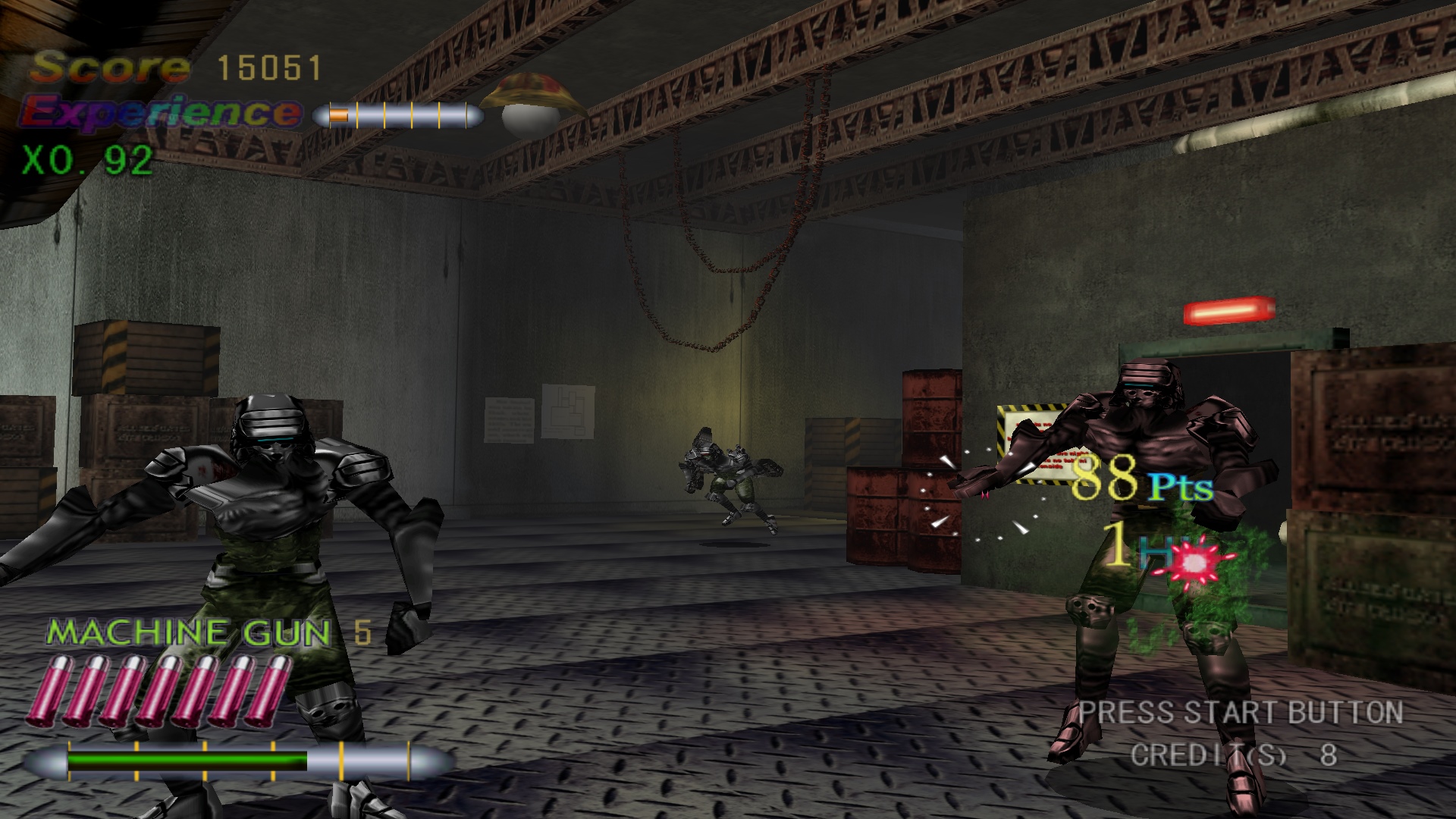Expand the Experience gauge
Viewport: 1456px width, 819px height.
(x=398, y=114)
